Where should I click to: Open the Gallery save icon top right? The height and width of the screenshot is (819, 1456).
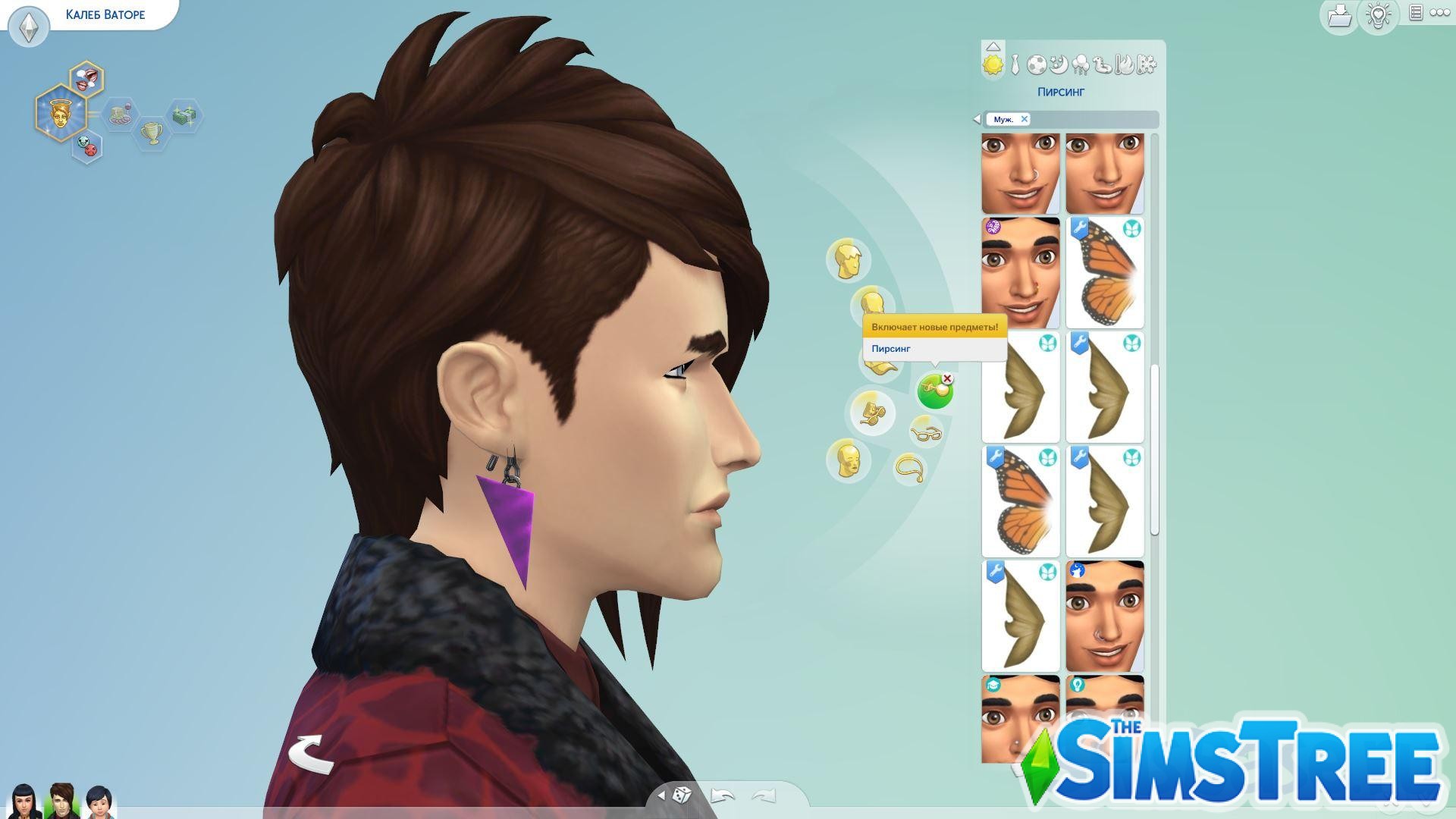tap(1339, 15)
